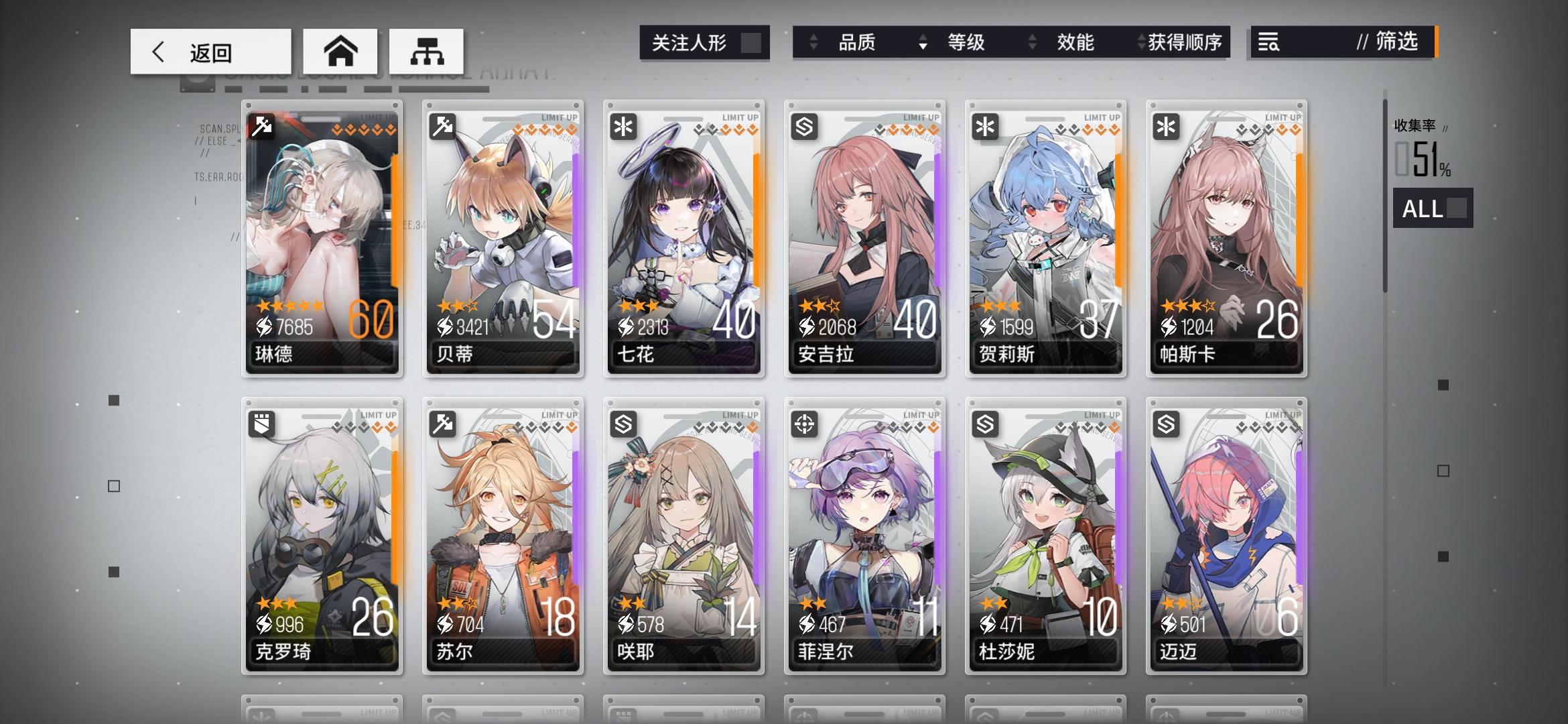The height and width of the screenshot is (724, 1568).
Task: Click the 获得顺序 sort arrows
Action: click(x=1139, y=43)
